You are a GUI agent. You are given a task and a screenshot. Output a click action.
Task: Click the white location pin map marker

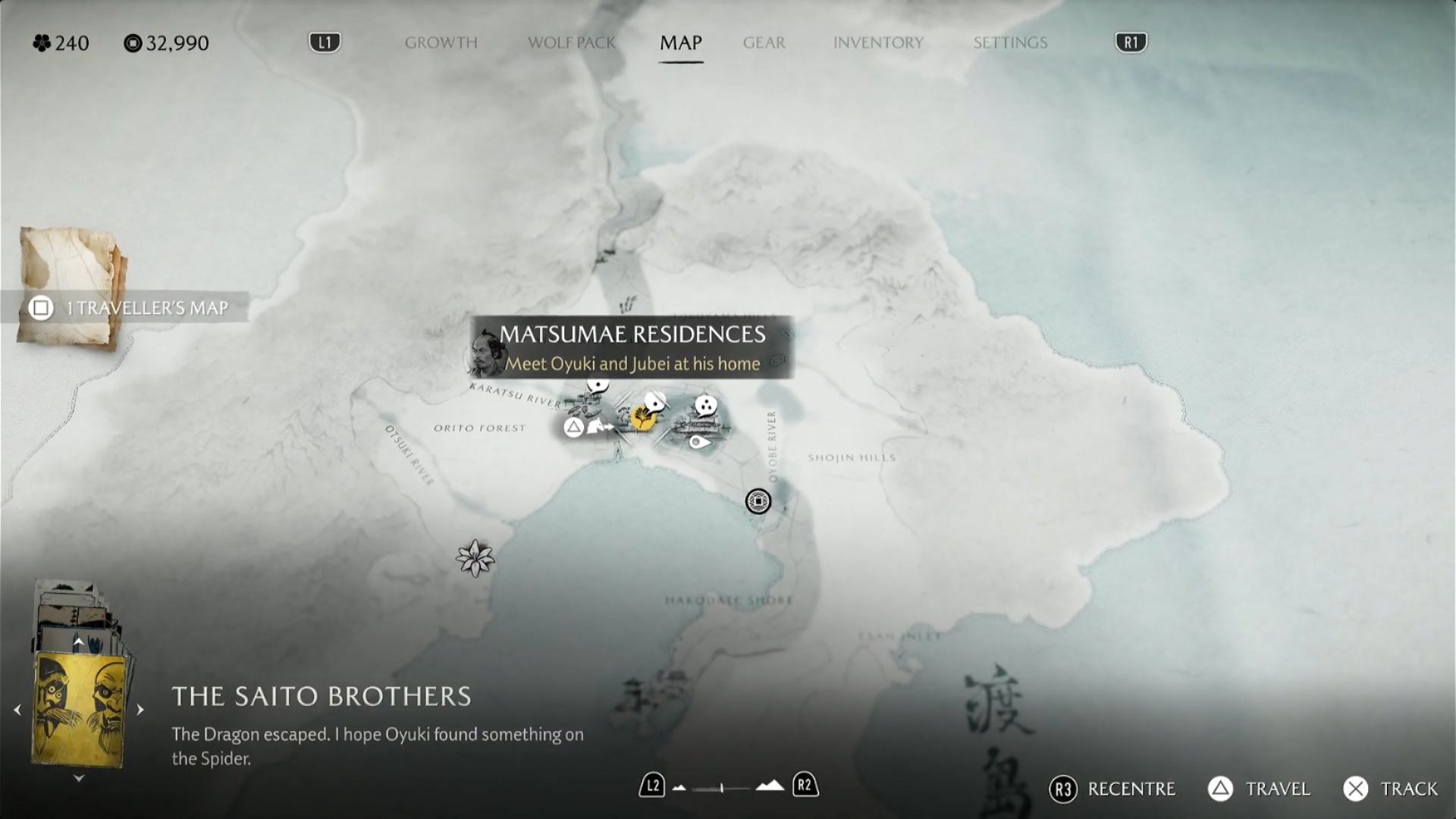click(x=698, y=442)
